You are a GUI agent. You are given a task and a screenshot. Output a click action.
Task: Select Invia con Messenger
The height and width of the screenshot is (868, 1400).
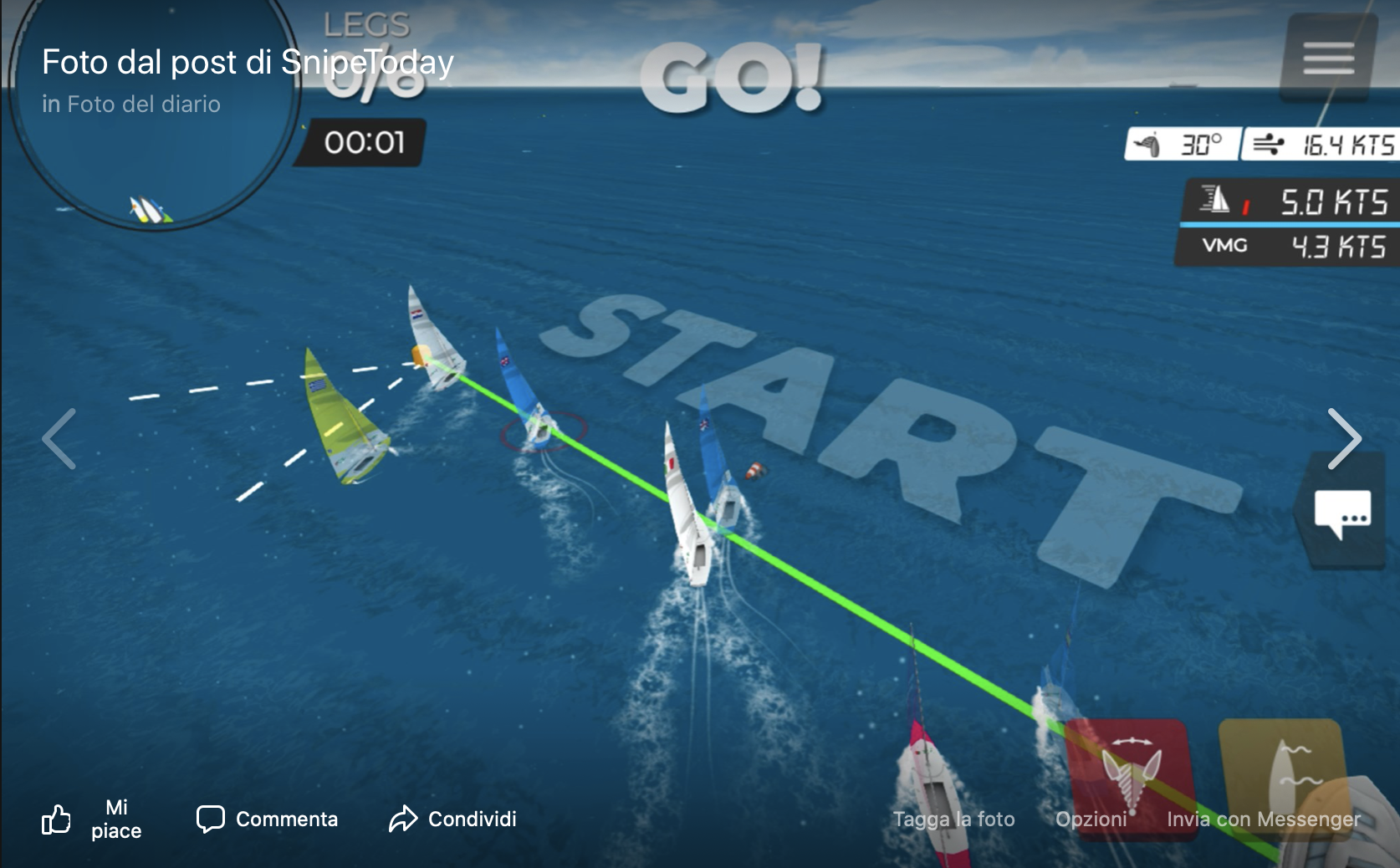click(1263, 819)
